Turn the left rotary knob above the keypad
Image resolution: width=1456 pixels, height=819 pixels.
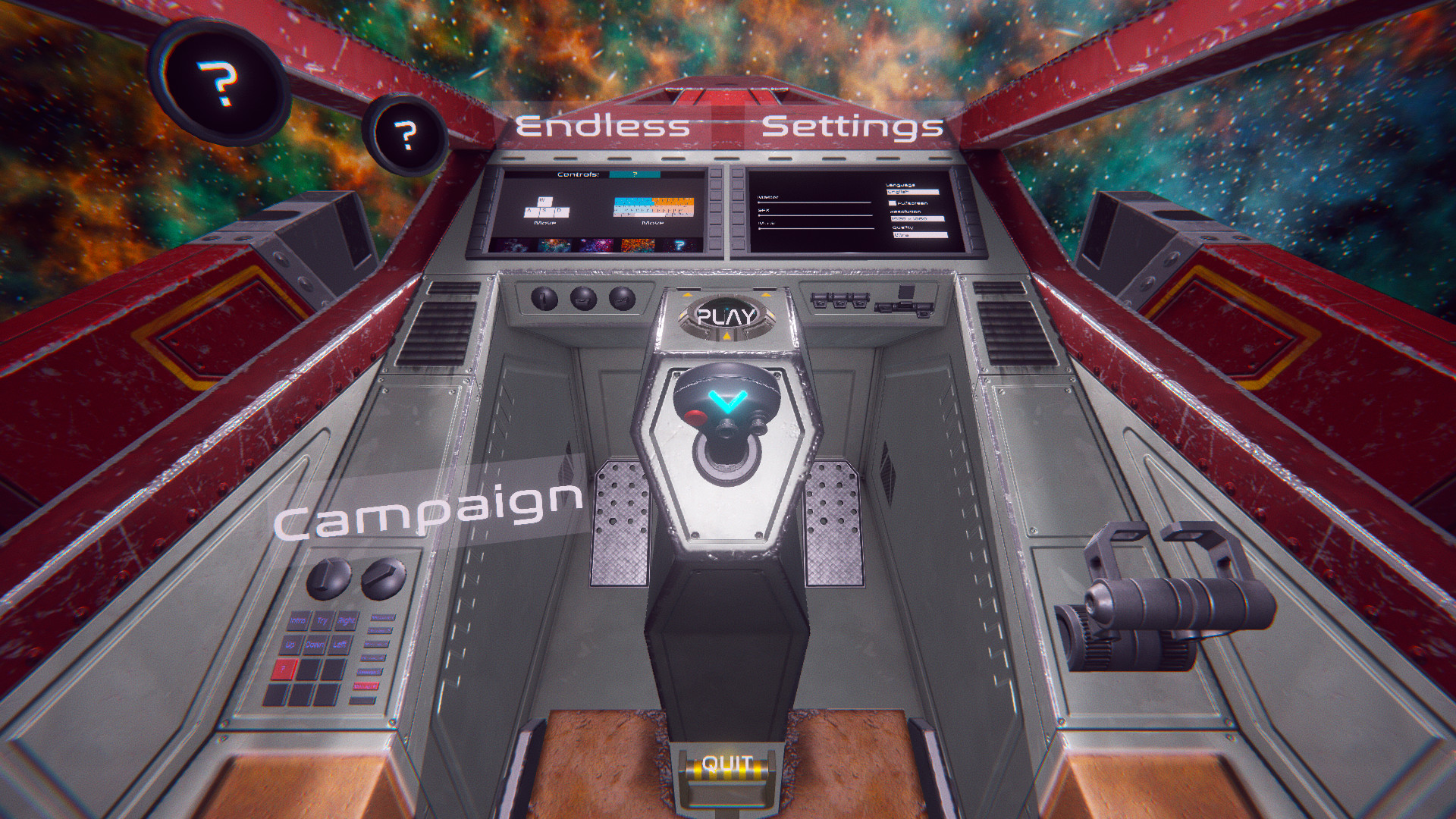point(330,579)
